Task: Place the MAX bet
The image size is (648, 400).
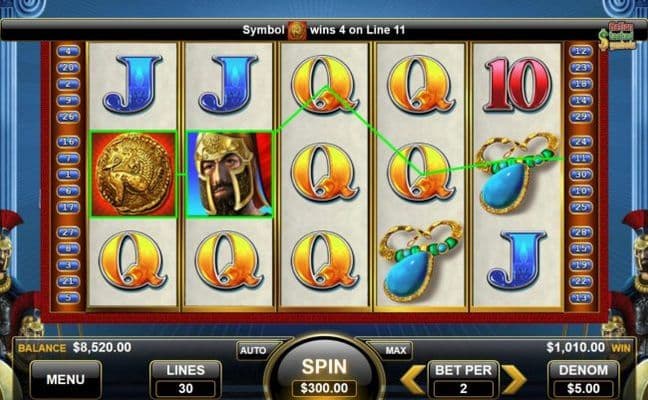Action: tap(396, 351)
